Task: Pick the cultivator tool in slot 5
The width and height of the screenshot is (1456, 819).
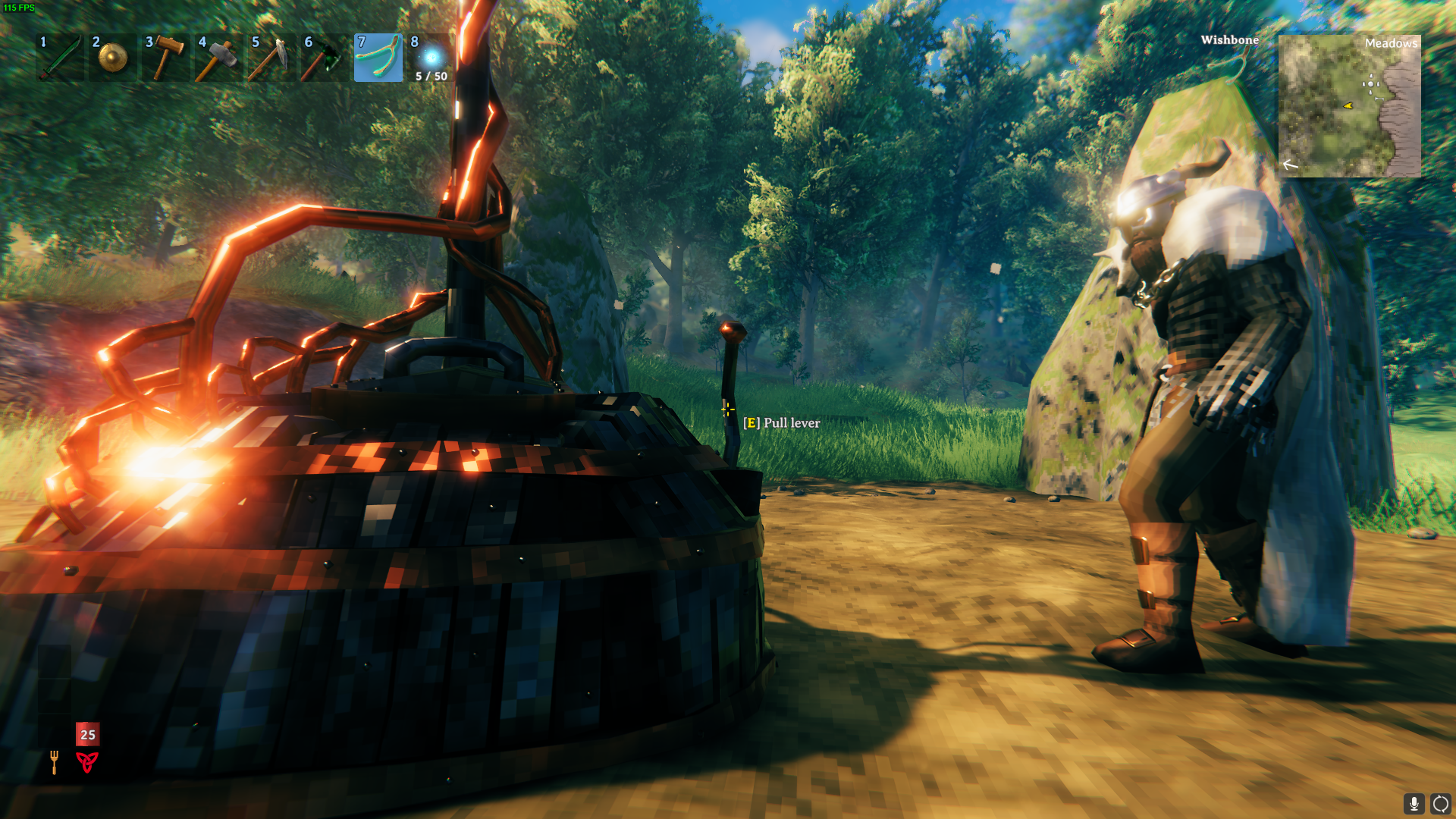Action: pyautogui.click(x=271, y=58)
